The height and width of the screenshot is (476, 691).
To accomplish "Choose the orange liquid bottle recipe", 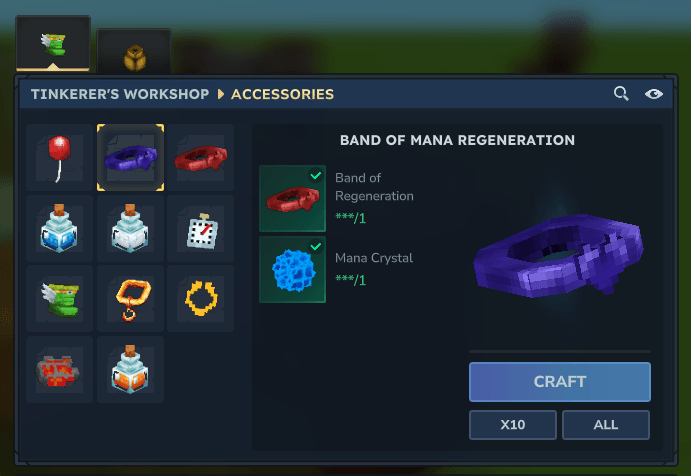I will click(x=130, y=369).
